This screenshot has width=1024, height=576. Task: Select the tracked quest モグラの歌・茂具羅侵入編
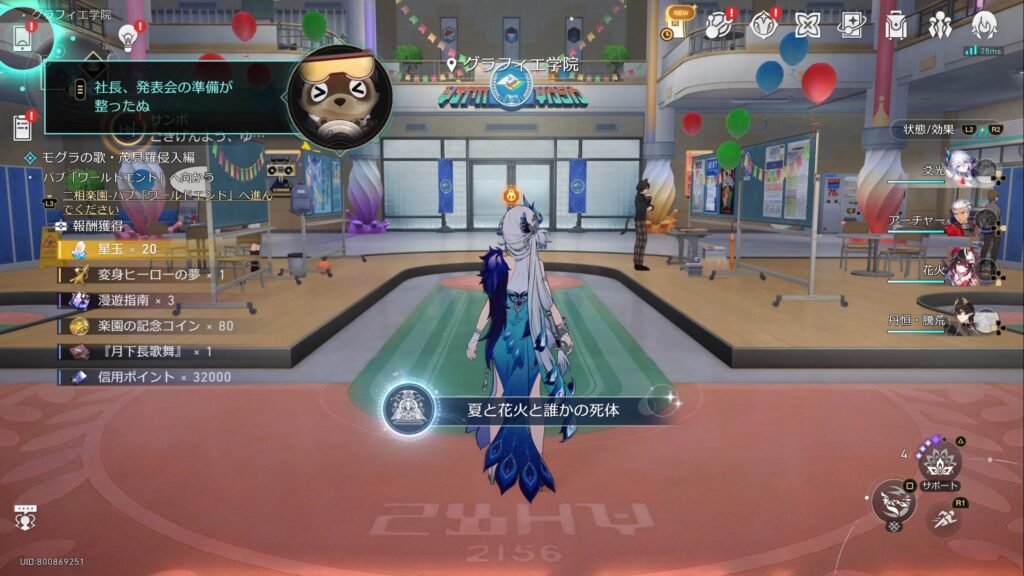[118, 158]
